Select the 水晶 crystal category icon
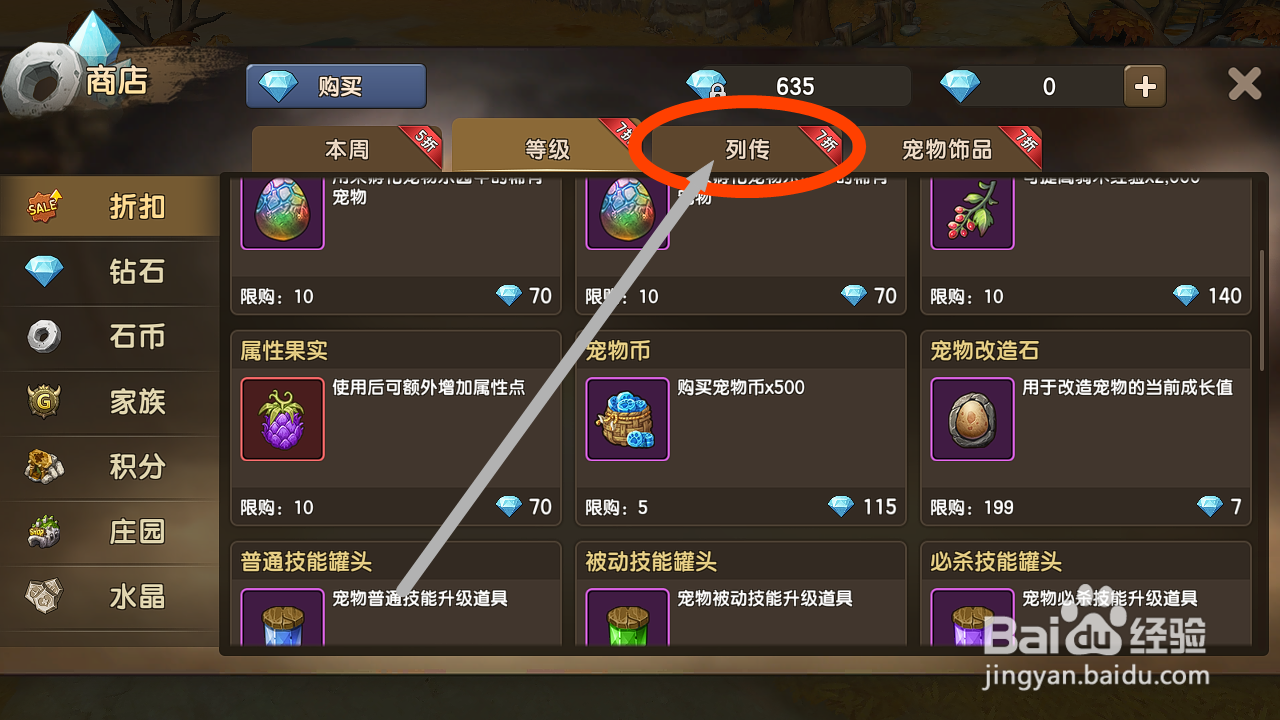 click(42, 597)
